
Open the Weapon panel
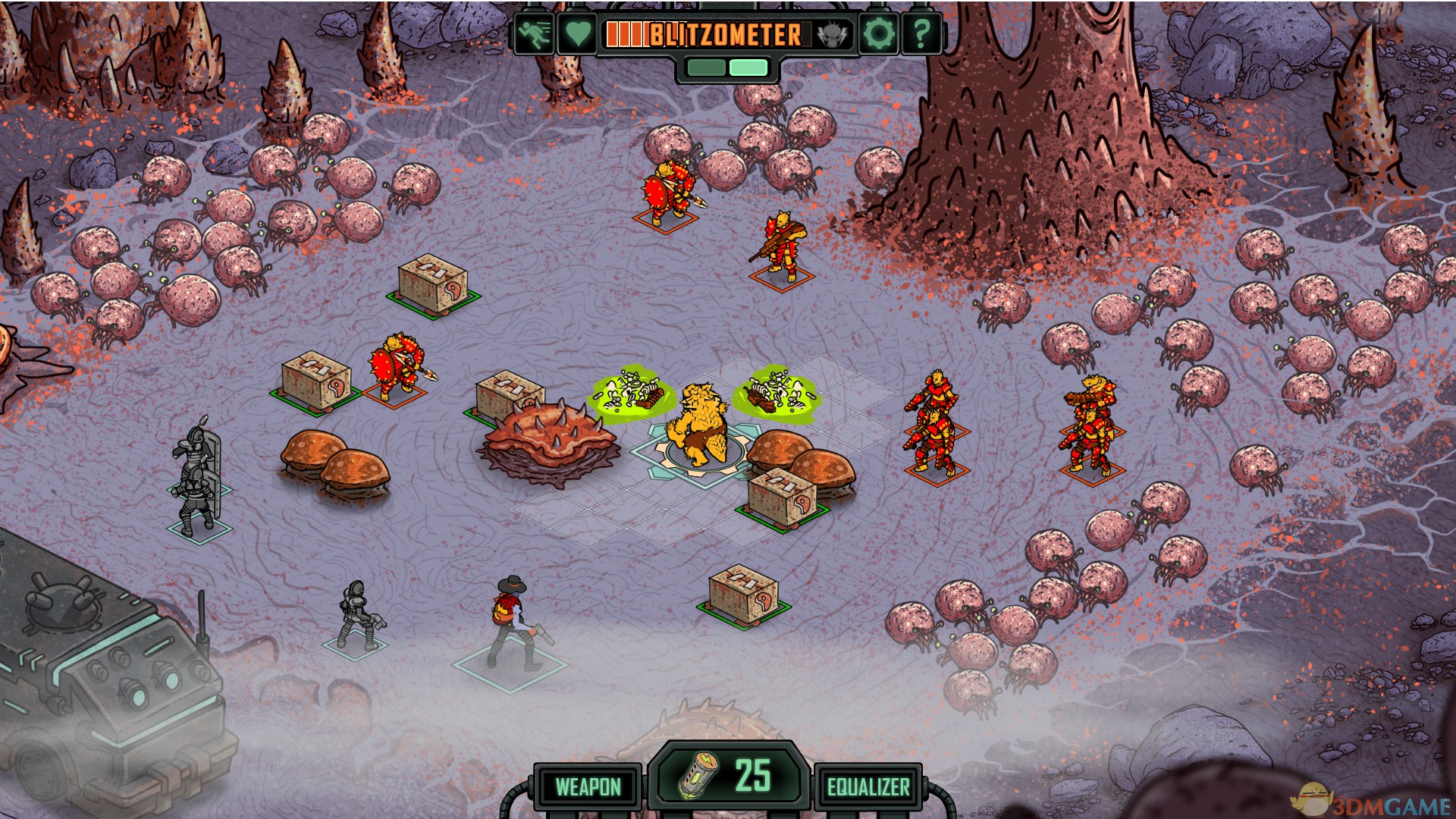[588, 787]
